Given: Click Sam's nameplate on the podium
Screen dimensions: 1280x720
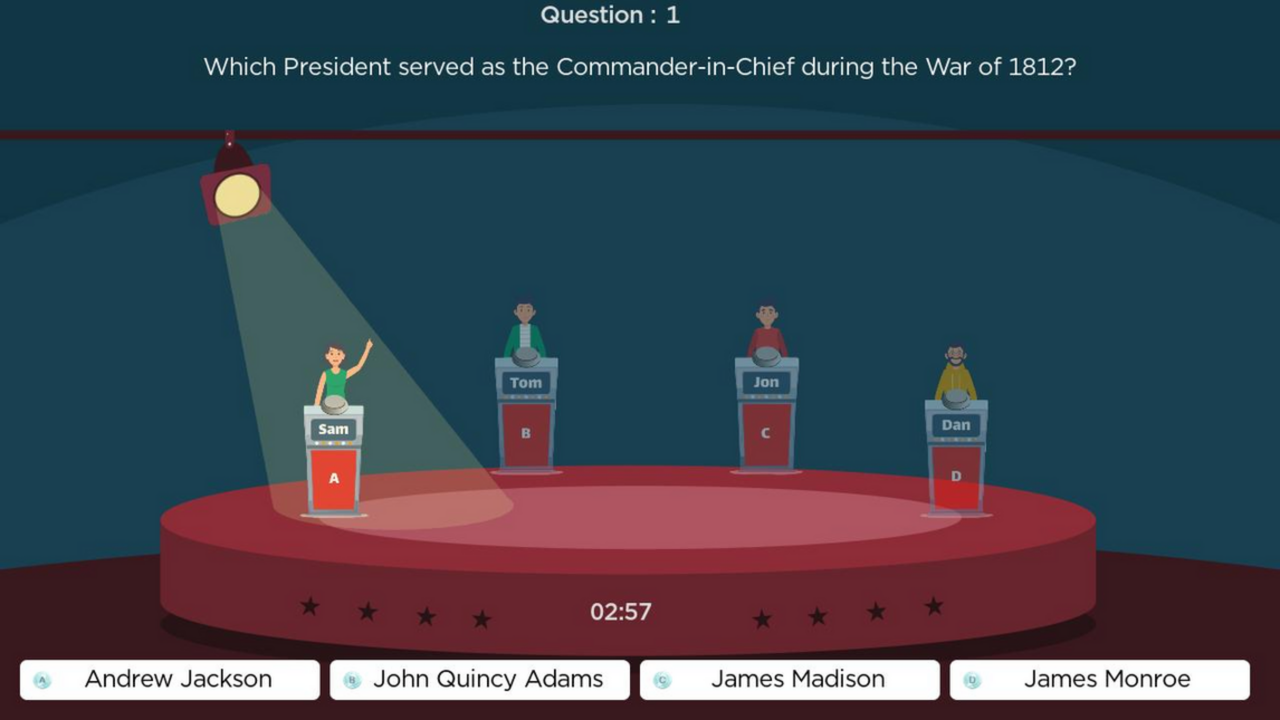Looking at the screenshot, I should [x=333, y=429].
